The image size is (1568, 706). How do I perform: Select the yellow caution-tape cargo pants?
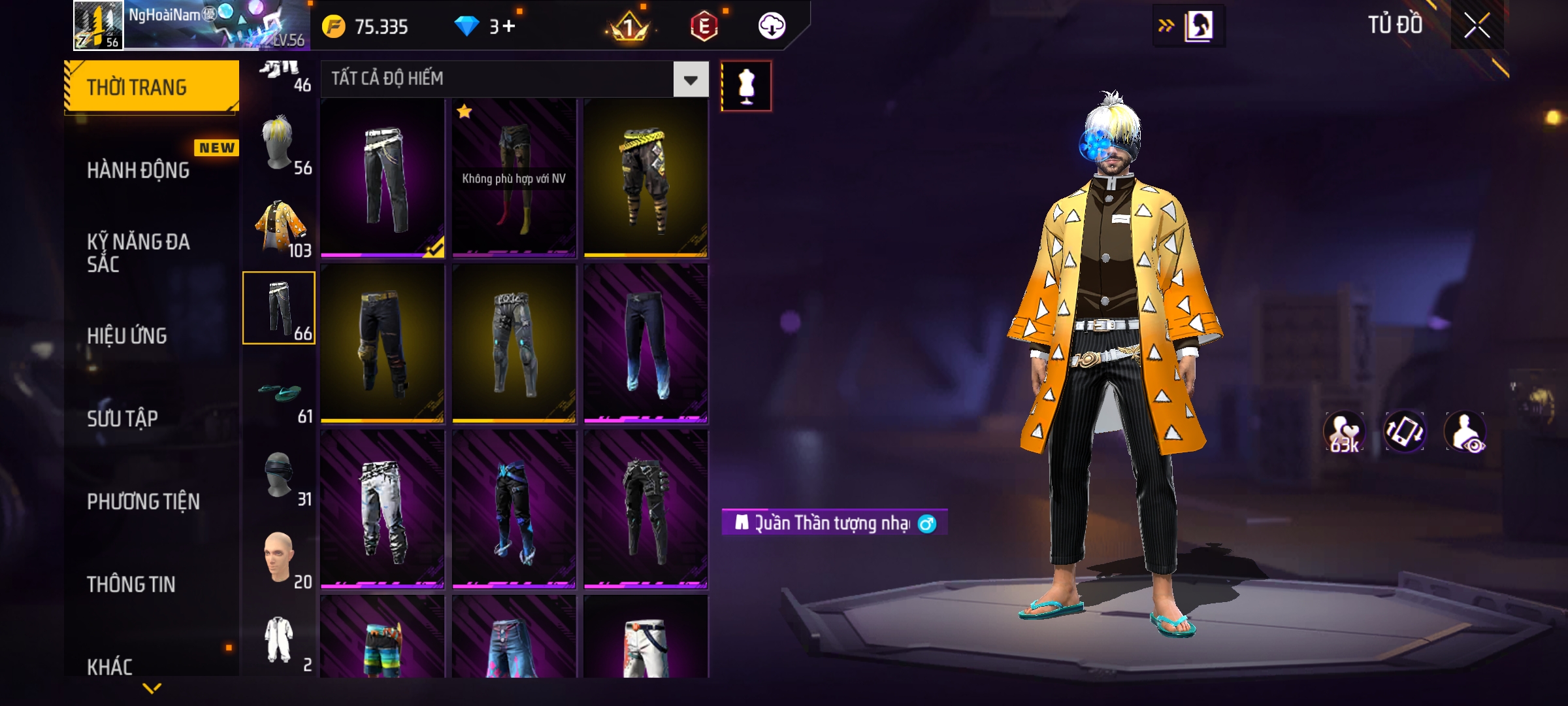[x=645, y=178]
